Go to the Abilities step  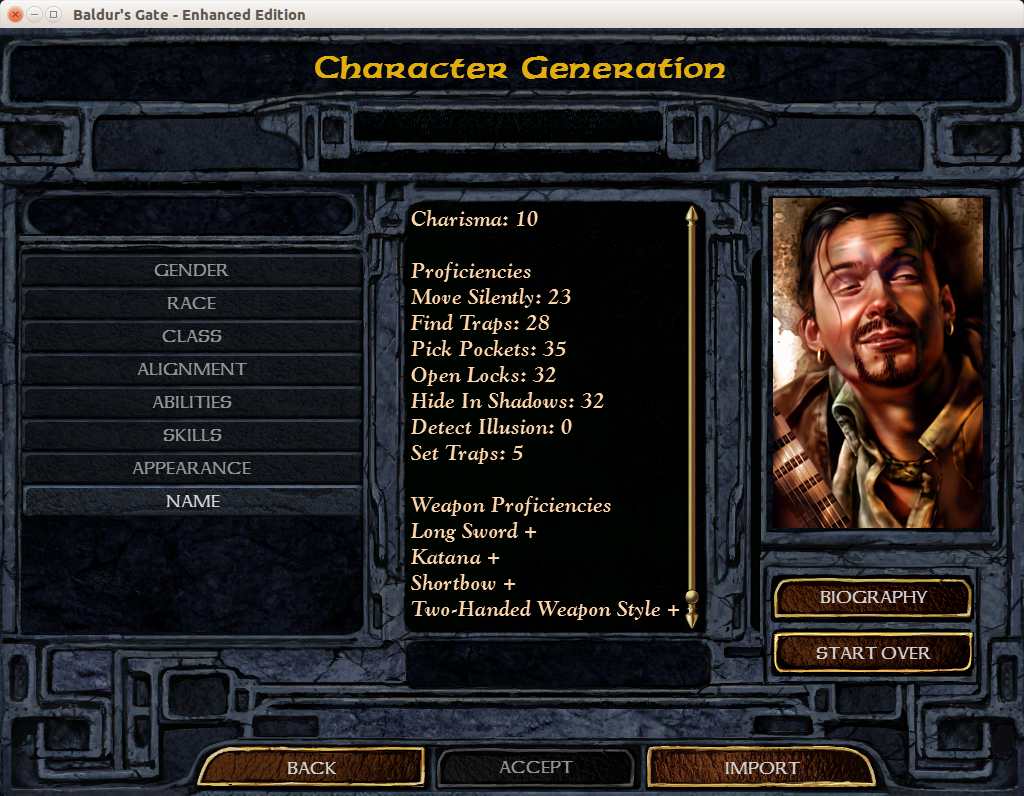(191, 402)
